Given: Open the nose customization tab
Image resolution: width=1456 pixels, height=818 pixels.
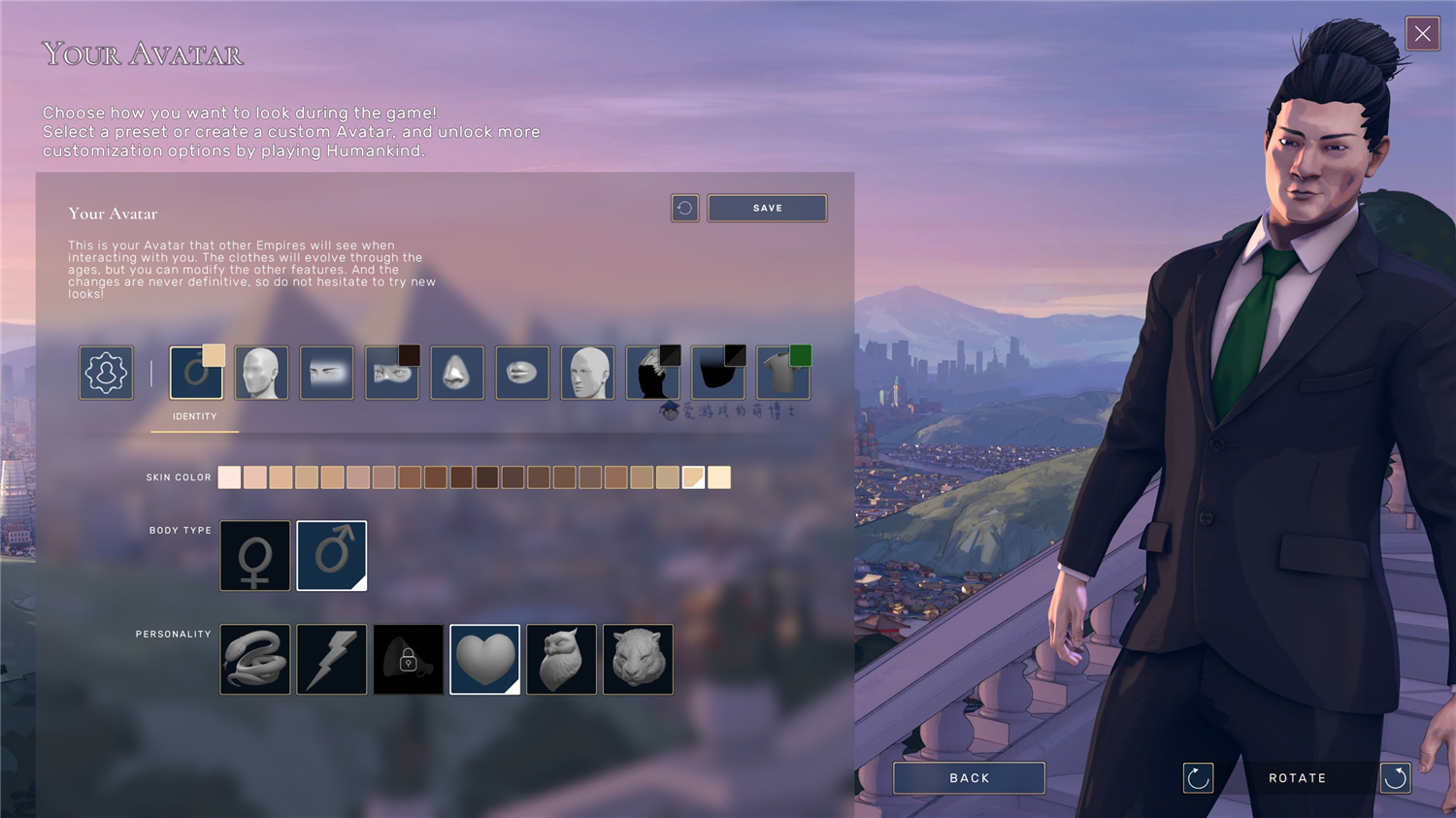Looking at the screenshot, I should [456, 373].
